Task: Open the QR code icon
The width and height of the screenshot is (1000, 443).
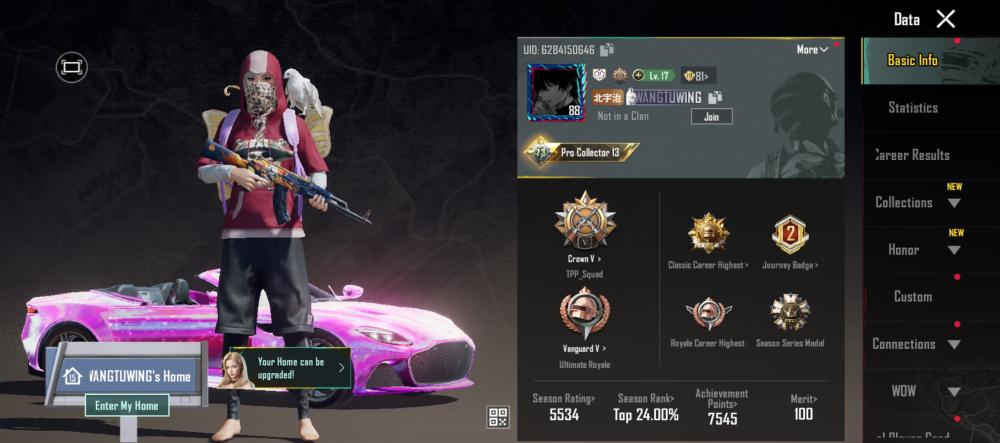Action: click(x=497, y=417)
